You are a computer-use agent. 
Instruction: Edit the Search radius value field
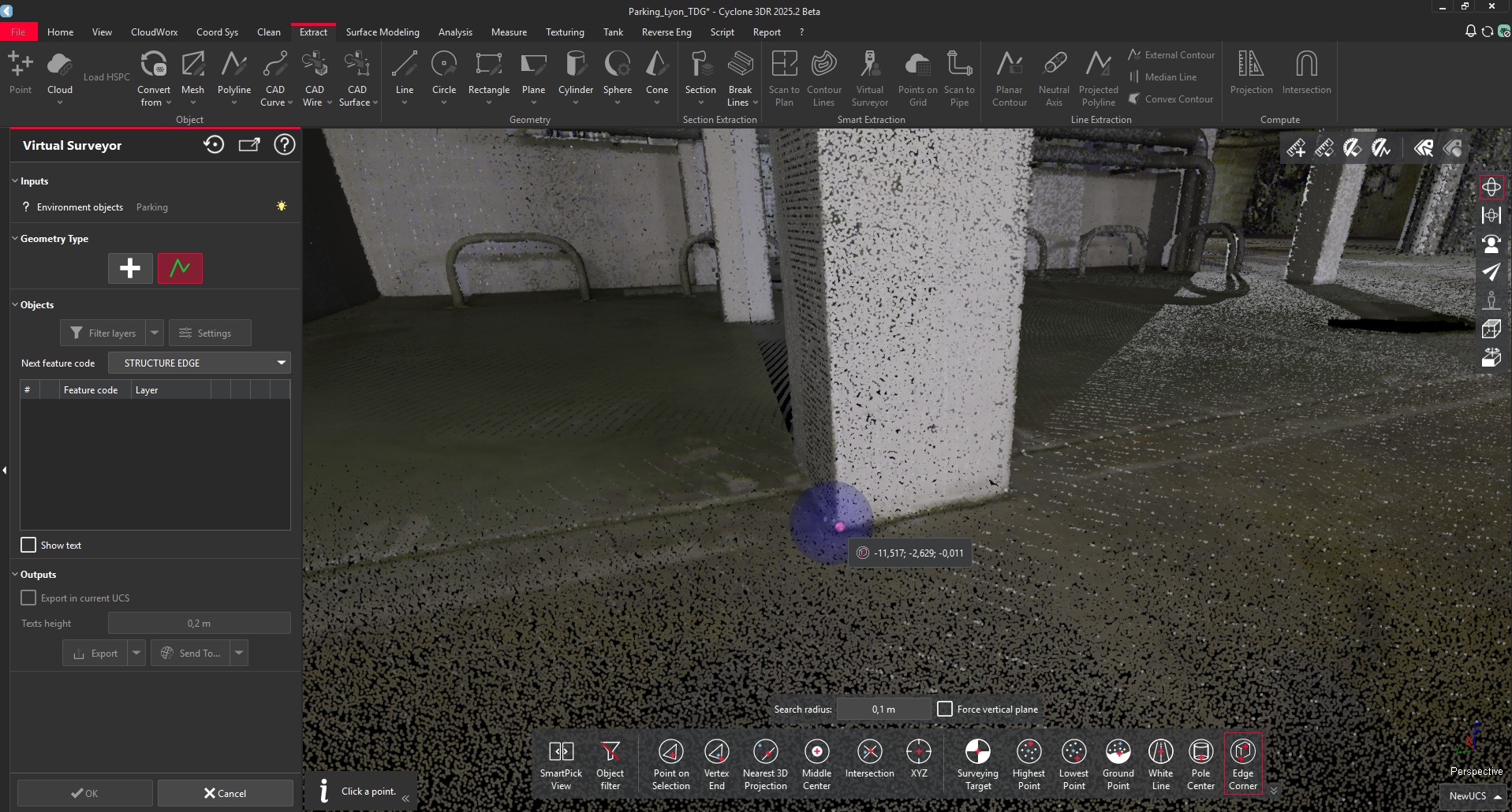(884, 709)
